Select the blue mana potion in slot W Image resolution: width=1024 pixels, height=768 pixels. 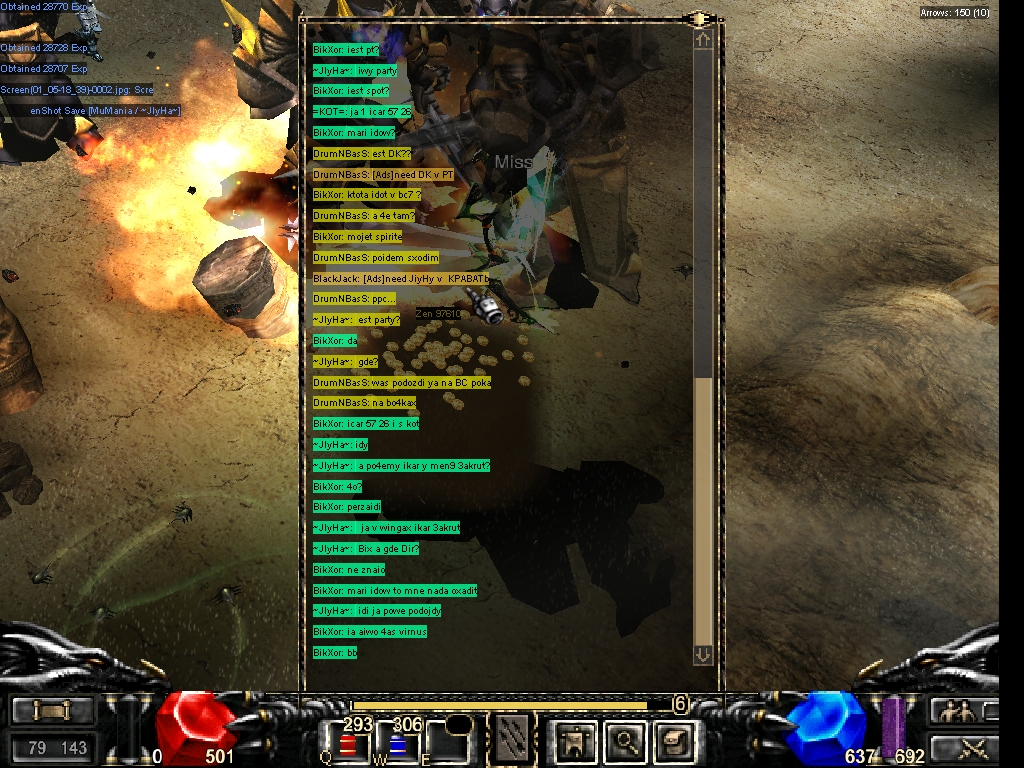click(399, 744)
